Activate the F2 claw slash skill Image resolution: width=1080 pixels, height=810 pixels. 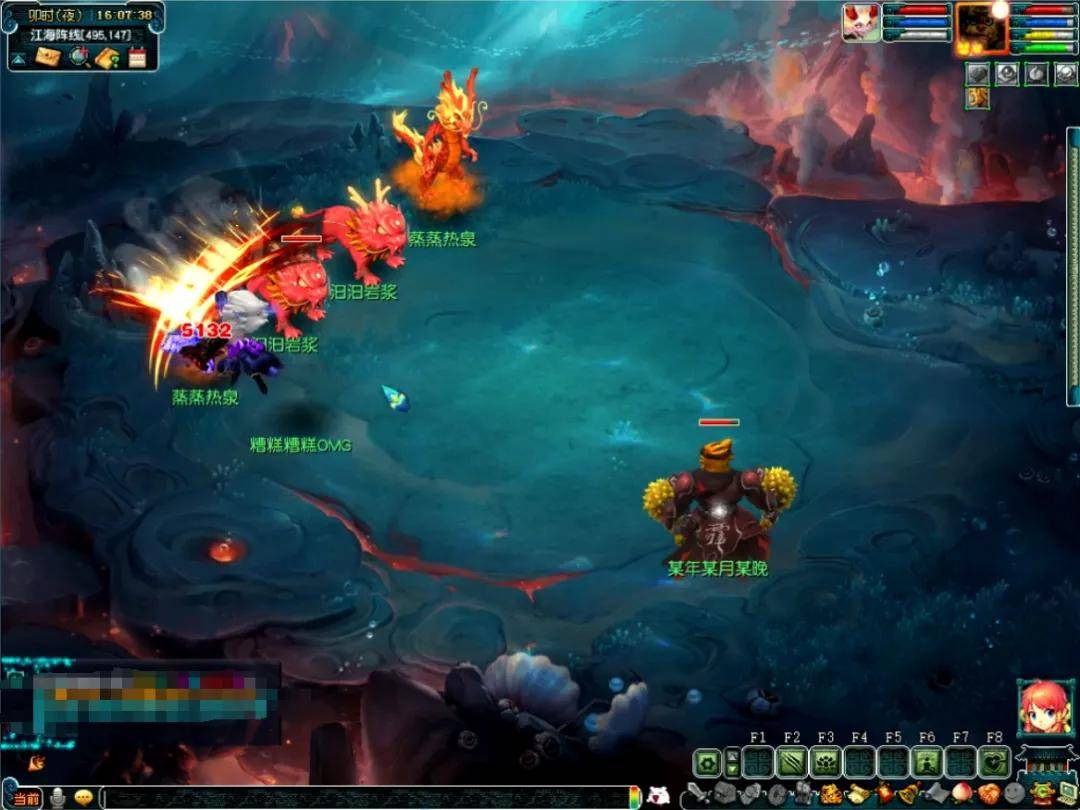tap(792, 763)
